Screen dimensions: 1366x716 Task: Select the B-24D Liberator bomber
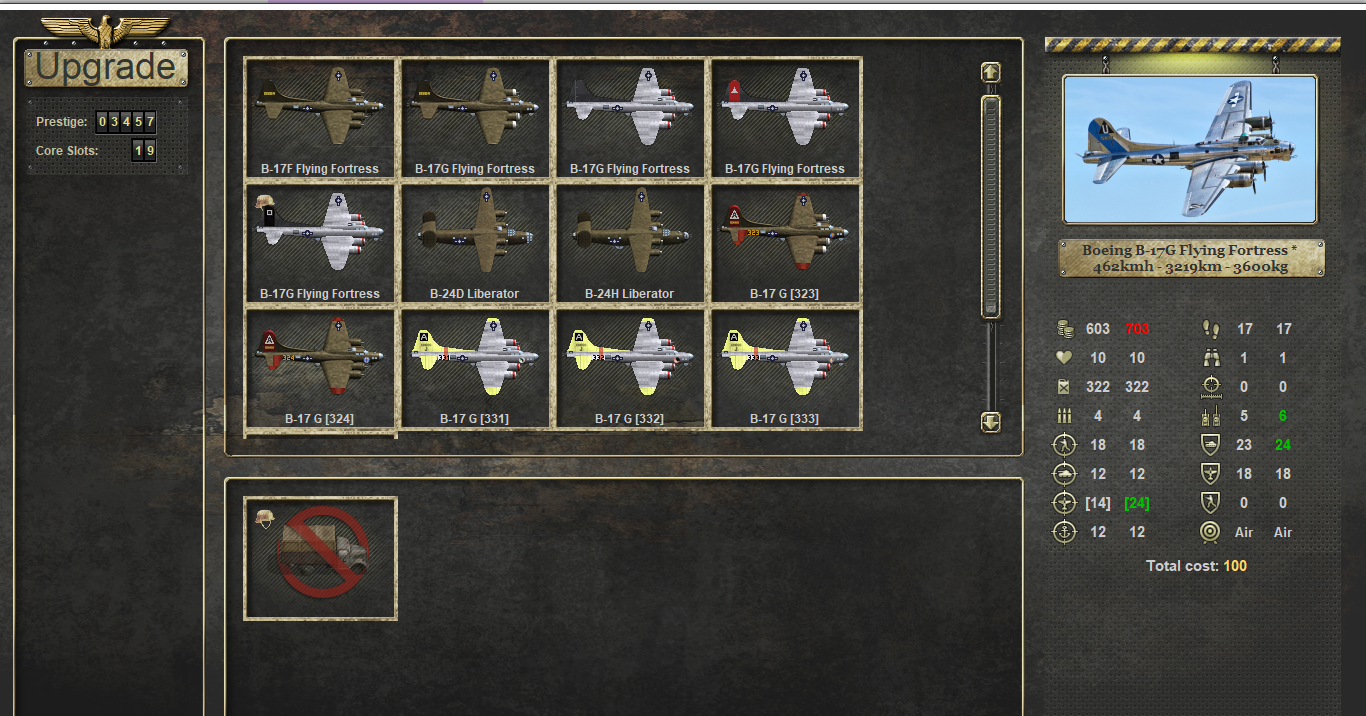pos(475,242)
